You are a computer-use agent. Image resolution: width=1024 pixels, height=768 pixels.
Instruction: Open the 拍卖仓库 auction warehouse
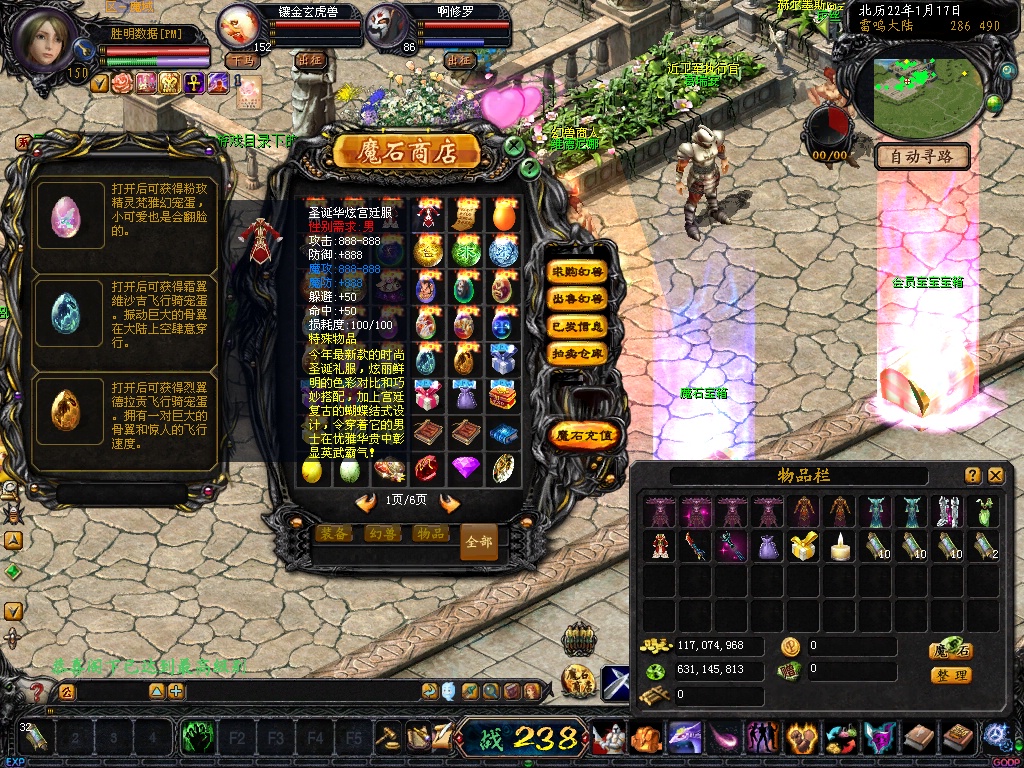click(578, 353)
